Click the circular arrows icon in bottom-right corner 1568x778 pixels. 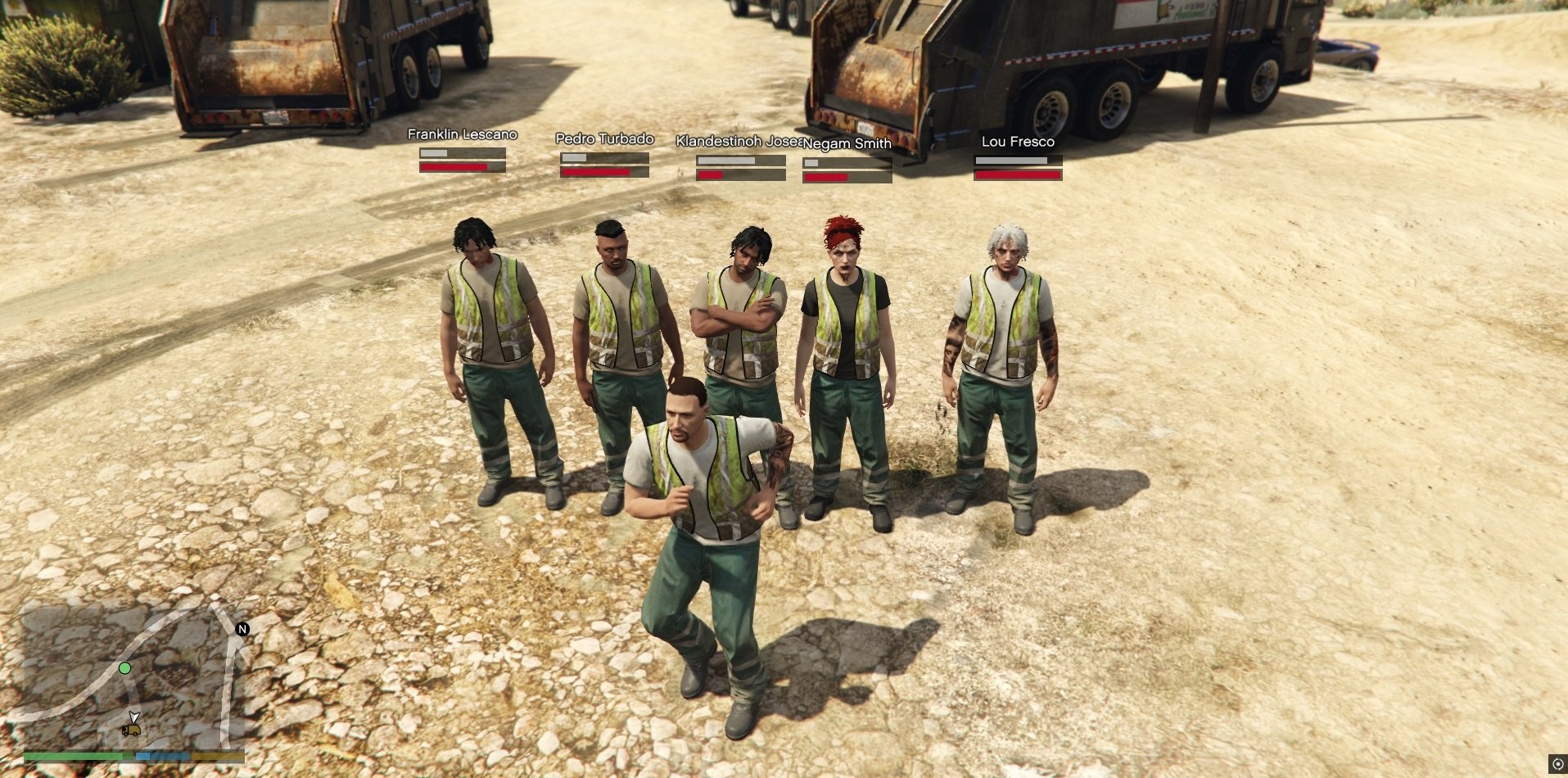coord(1557,764)
